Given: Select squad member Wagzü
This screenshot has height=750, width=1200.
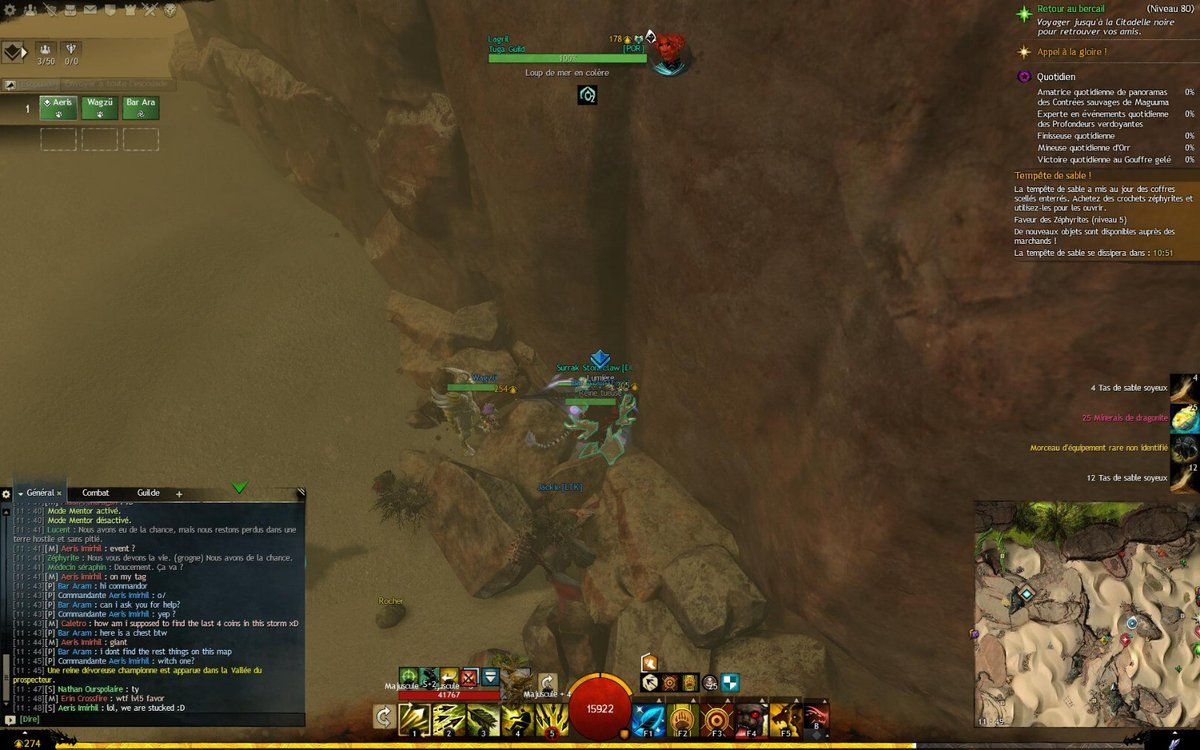Looking at the screenshot, I should point(100,107).
